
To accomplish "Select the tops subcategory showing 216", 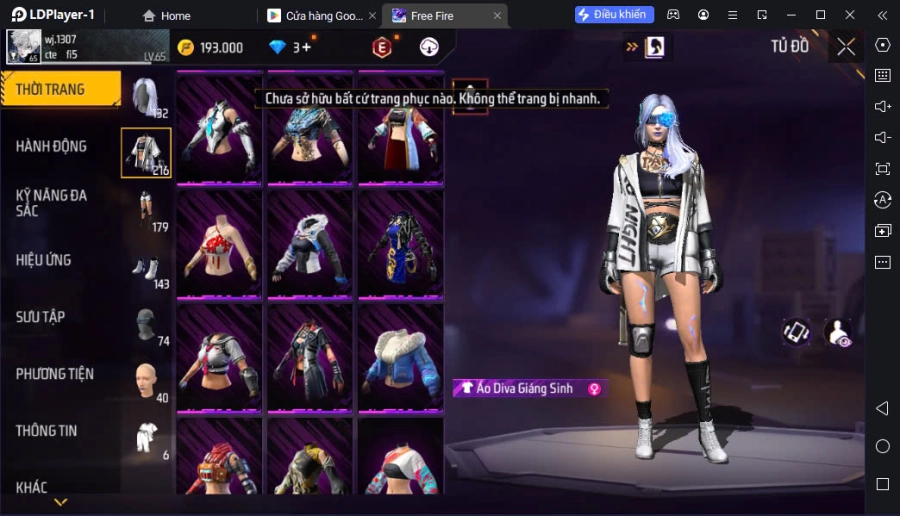I will [x=146, y=153].
